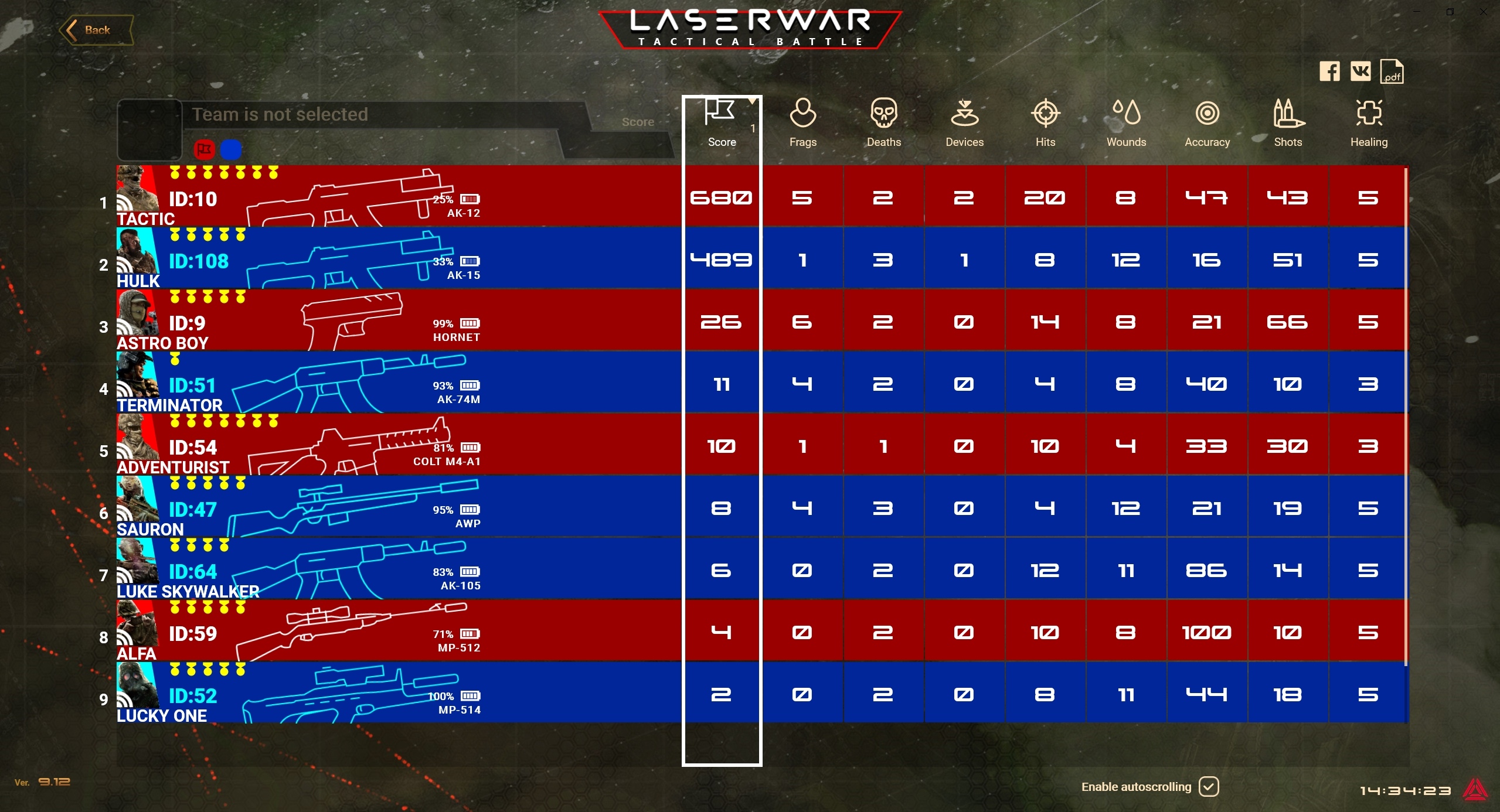The width and height of the screenshot is (1500, 812).
Task: Sort the table by Deaths
Action: [x=883, y=123]
